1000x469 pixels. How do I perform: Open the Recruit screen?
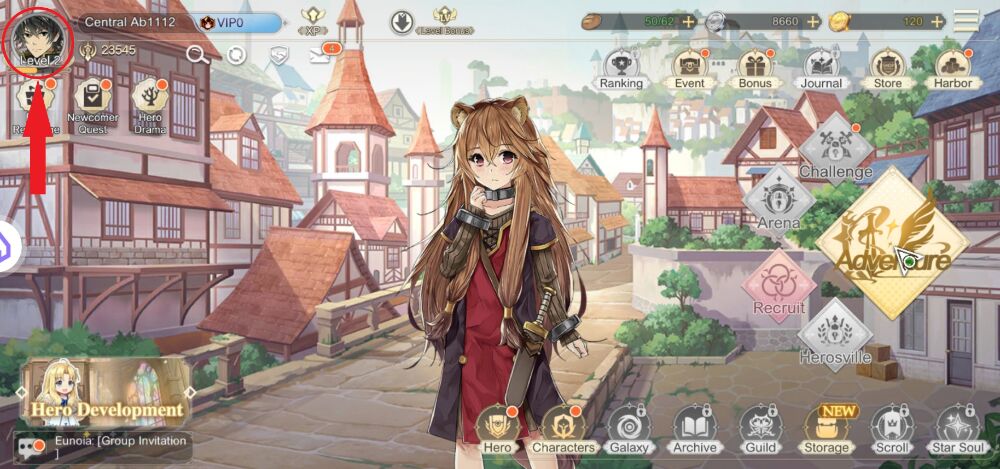point(777,286)
